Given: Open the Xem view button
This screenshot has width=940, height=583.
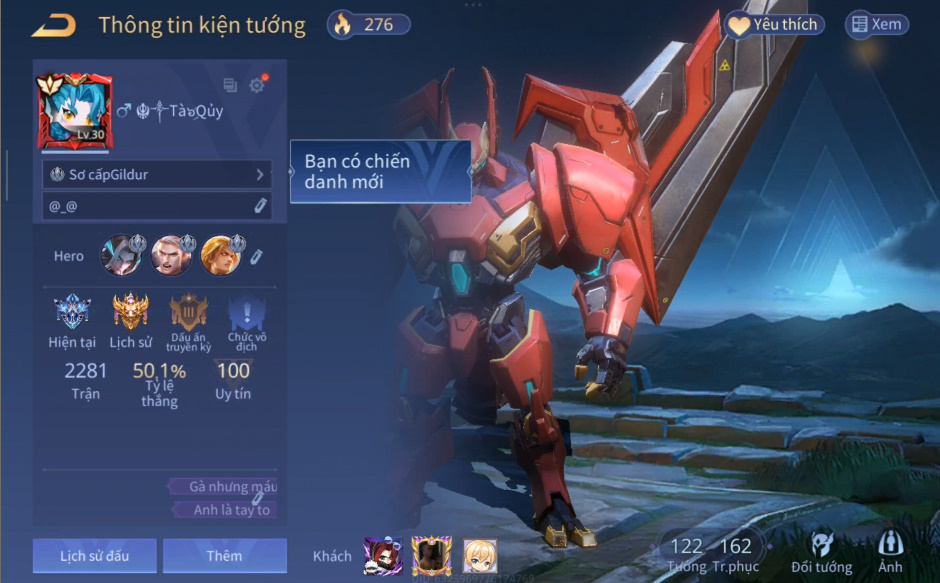Looking at the screenshot, I should pyautogui.click(x=876, y=25).
